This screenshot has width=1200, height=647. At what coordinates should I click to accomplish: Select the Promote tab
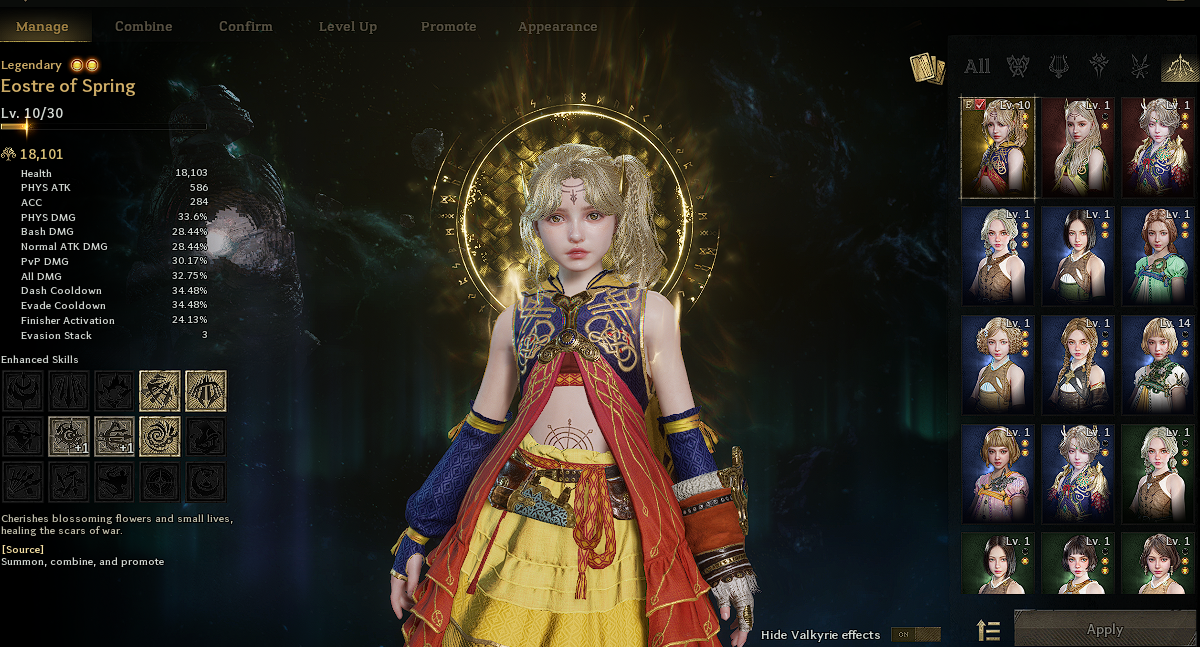(x=449, y=27)
